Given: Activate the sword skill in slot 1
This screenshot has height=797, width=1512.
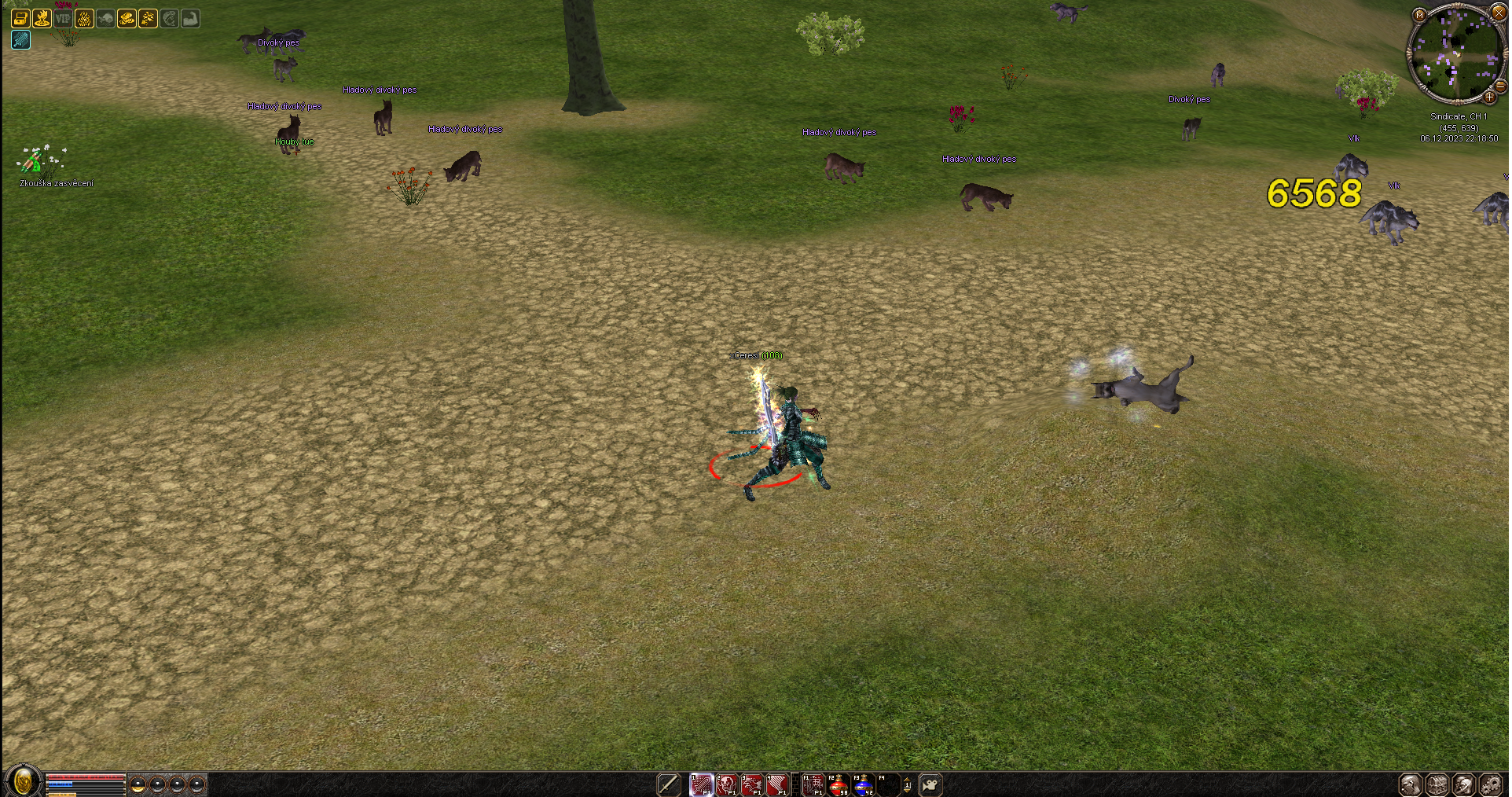Looking at the screenshot, I should (701, 784).
